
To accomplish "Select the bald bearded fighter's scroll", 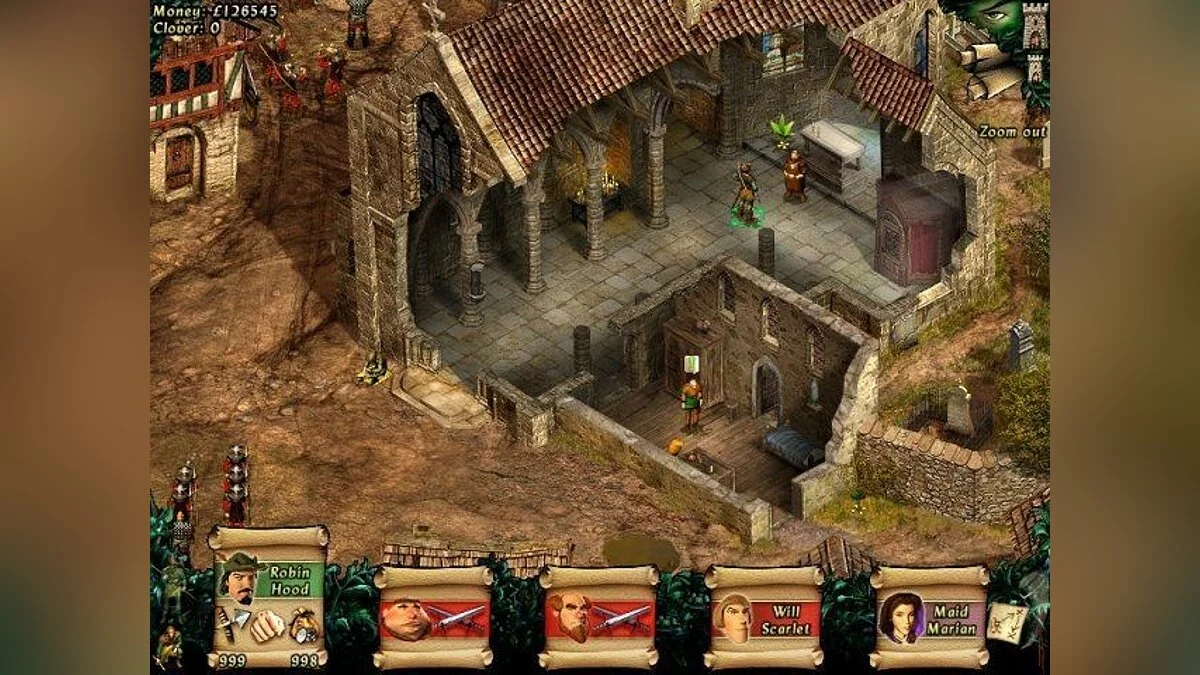I will (598, 618).
